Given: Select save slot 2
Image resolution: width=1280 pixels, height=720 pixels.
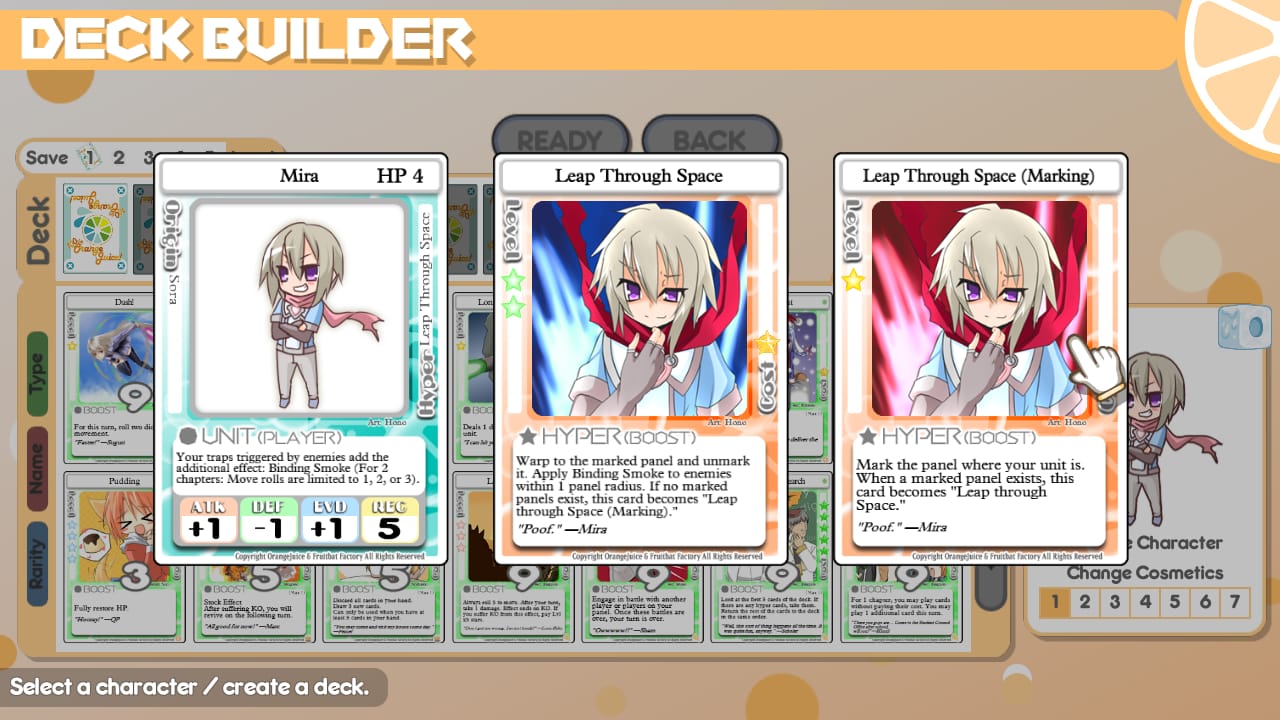Looking at the screenshot, I should click(118, 158).
